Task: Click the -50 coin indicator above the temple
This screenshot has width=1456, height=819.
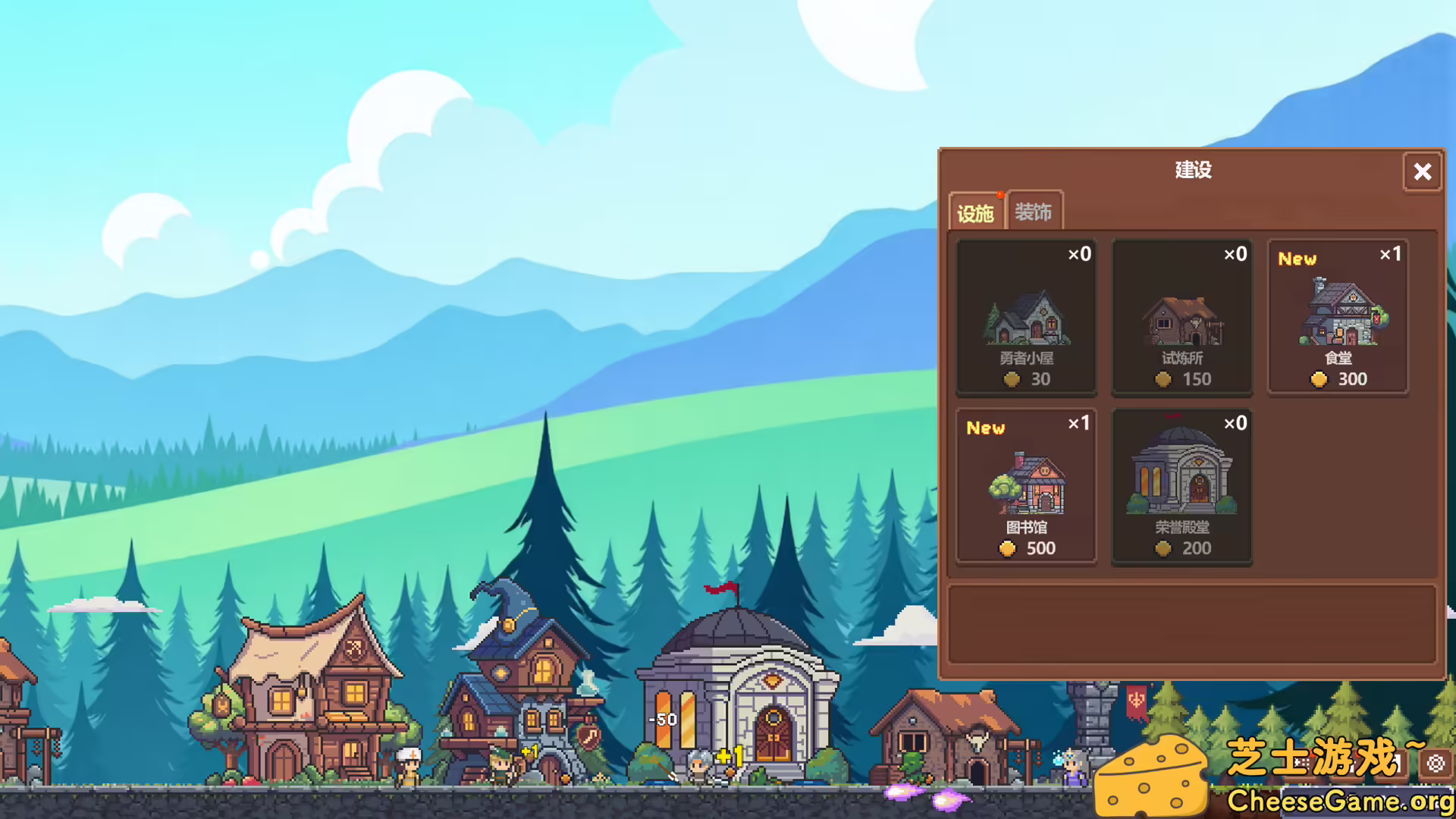Action: 663,720
